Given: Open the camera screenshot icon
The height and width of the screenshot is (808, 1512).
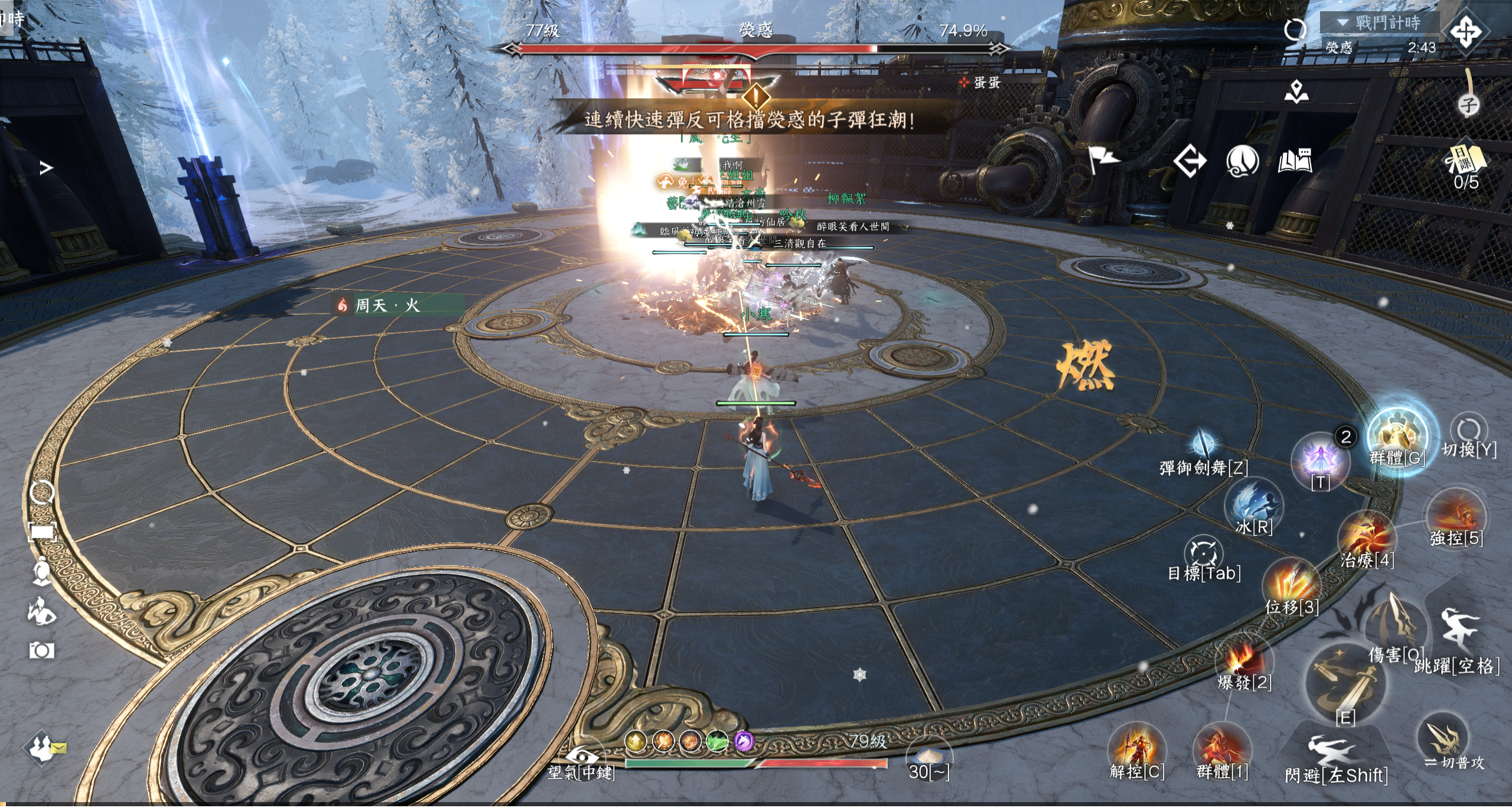Looking at the screenshot, I should [x=41, y=651].
